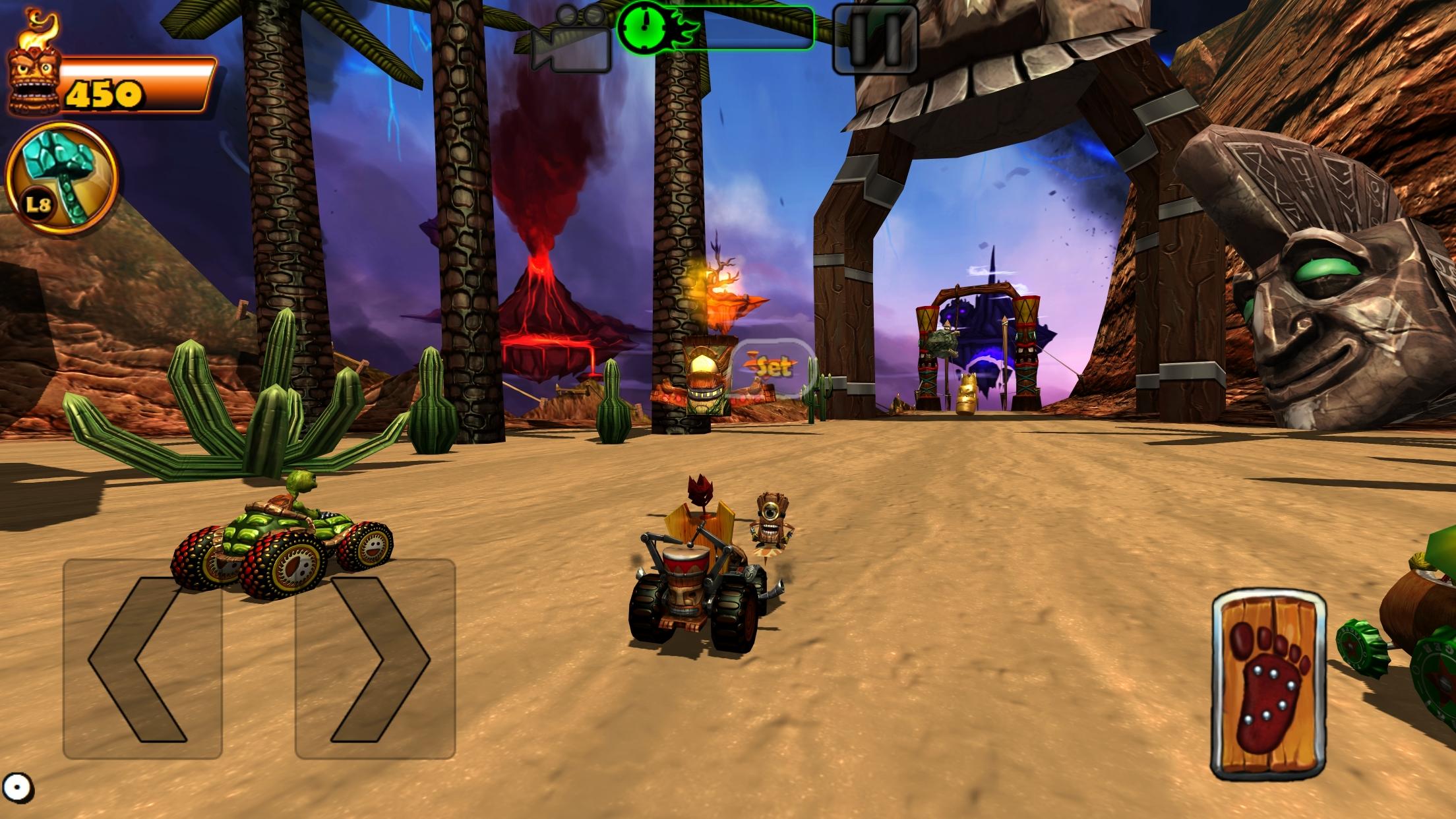The image size is (1456, 819).
Task: Use the teal stone hammer weapon
Action: coord(61,178)
